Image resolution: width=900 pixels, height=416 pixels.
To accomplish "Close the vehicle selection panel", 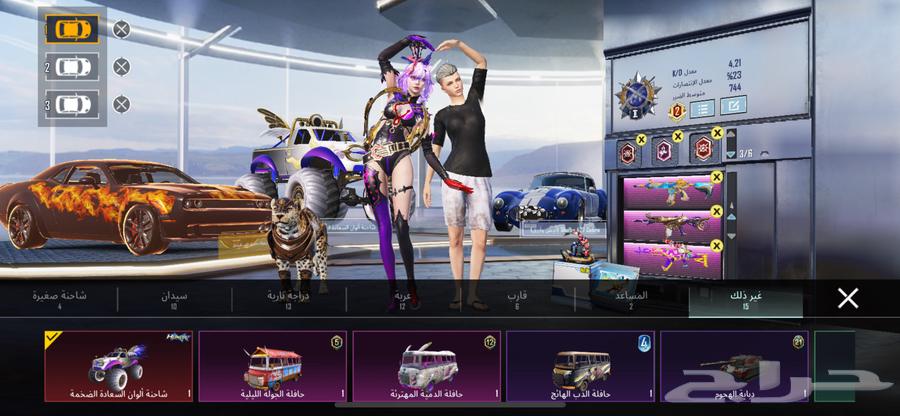I will tap(848, 298).
